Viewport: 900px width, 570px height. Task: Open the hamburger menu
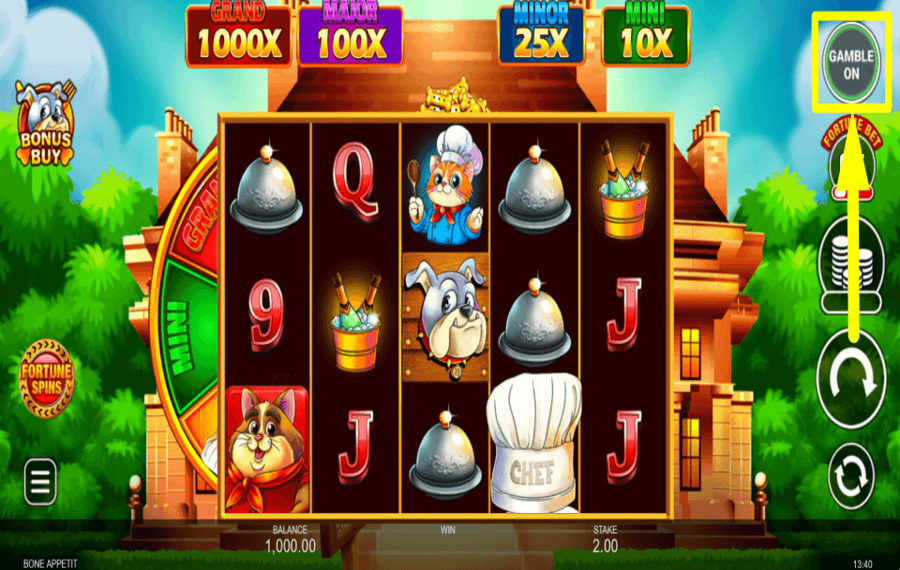[40, 483]
